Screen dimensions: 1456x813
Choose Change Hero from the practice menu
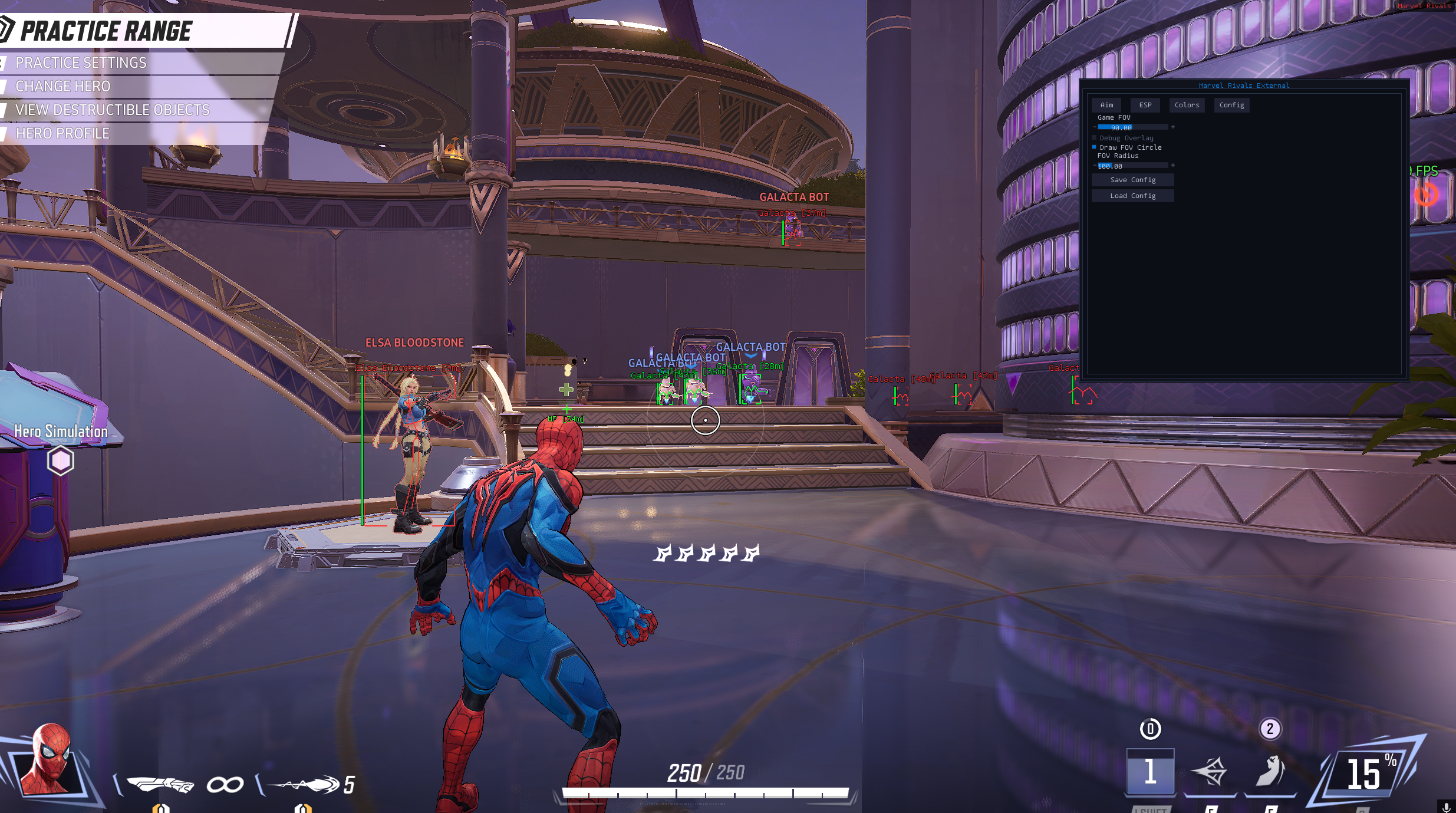click(x=63, y=86)
